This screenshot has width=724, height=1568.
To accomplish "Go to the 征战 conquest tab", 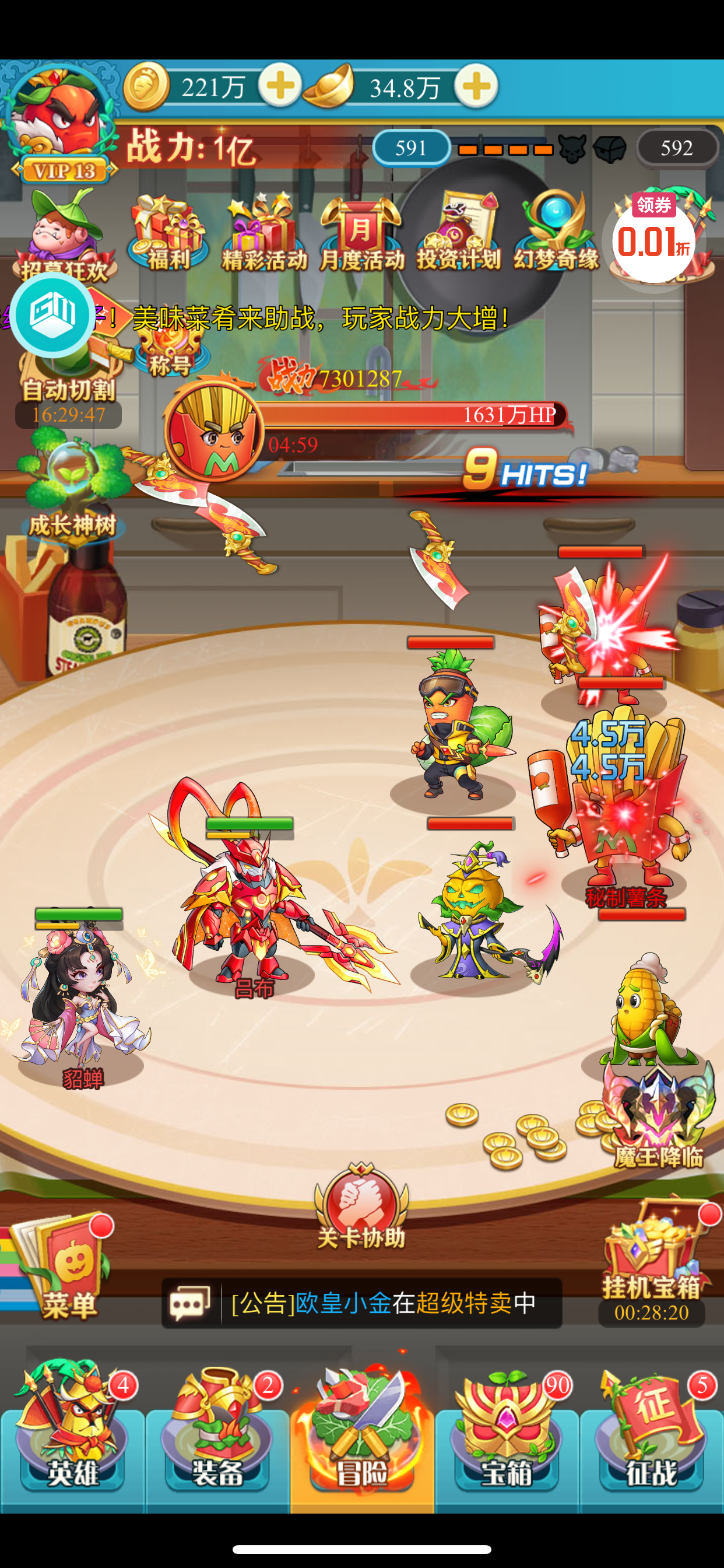I will 651,1429.
